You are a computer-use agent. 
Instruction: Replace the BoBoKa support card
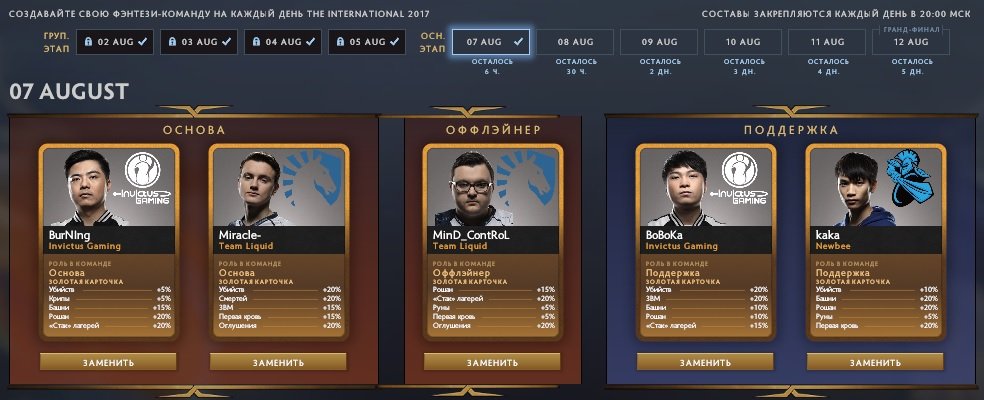pos(704,362)
